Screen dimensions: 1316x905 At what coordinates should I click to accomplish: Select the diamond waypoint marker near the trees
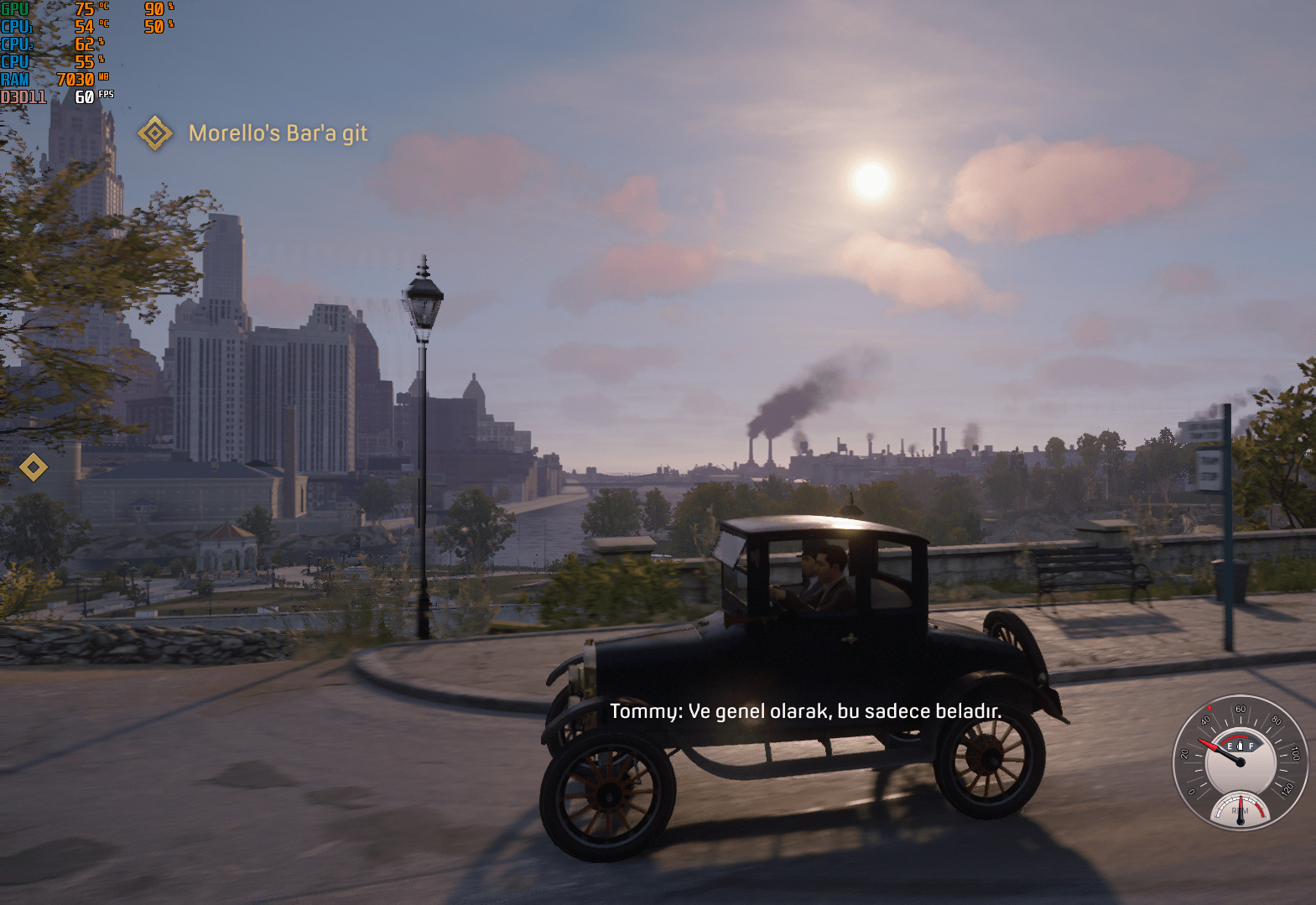34,467
